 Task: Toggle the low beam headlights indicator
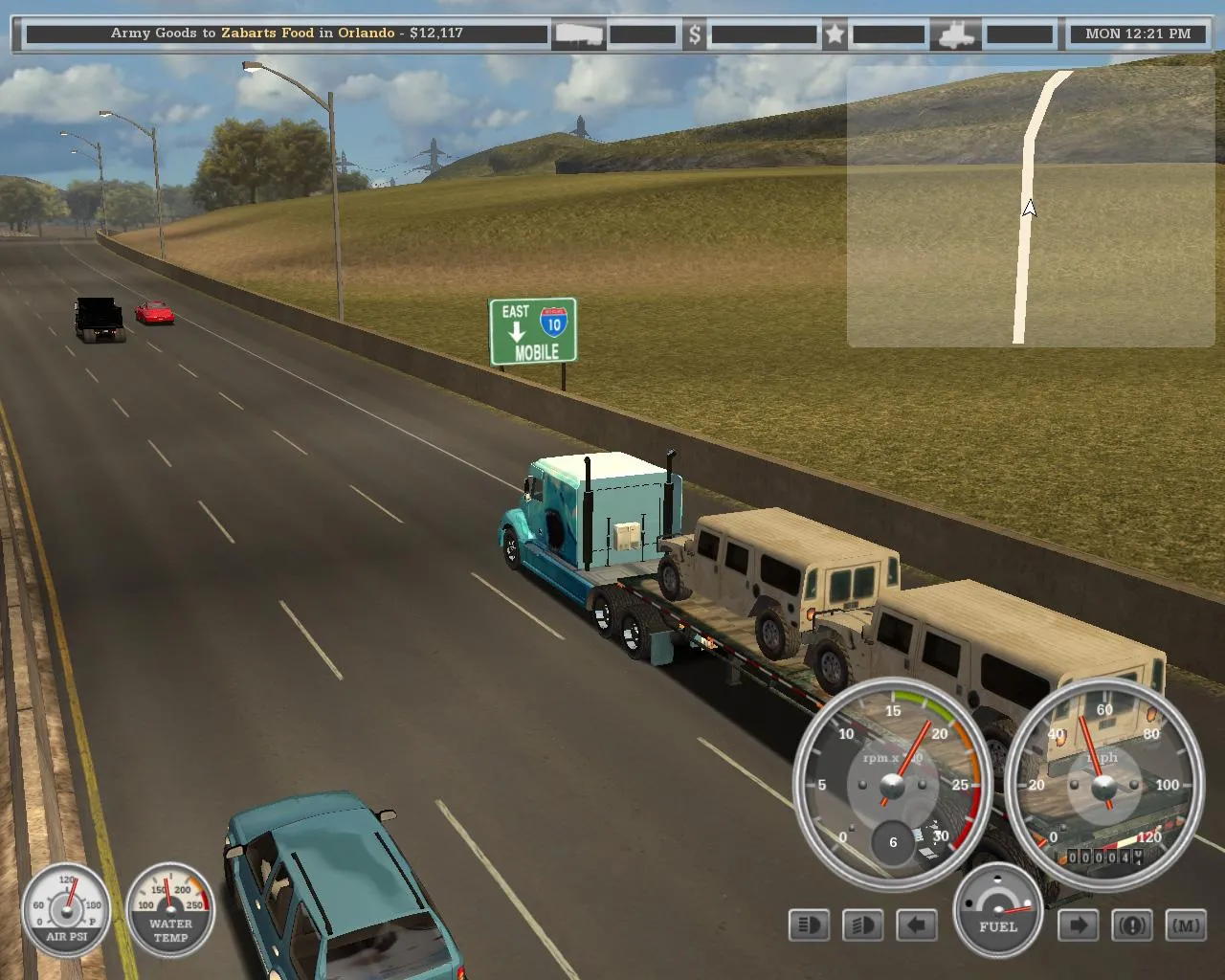click(x=862, y=925)
